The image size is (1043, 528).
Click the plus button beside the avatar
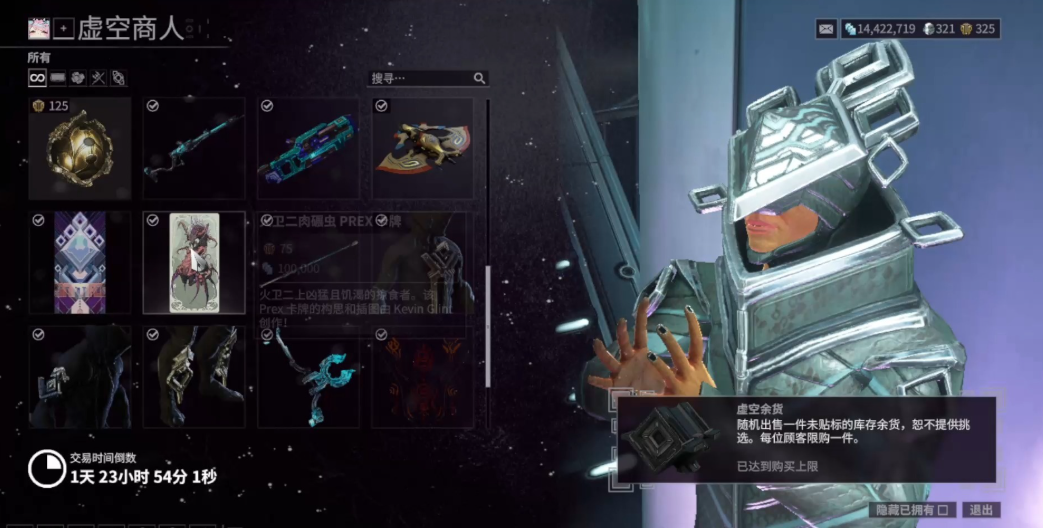tap(63, 29)
